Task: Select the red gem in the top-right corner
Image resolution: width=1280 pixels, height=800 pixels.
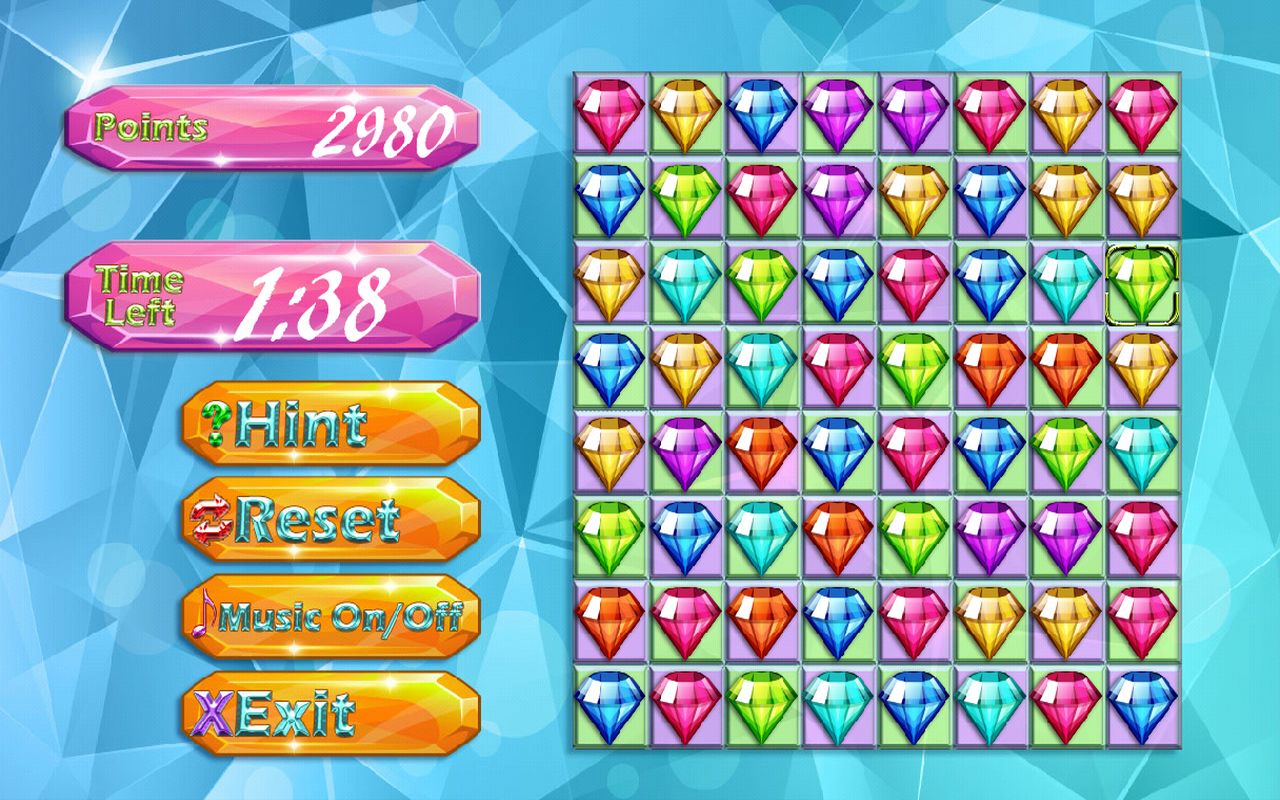Action: 1143,110
